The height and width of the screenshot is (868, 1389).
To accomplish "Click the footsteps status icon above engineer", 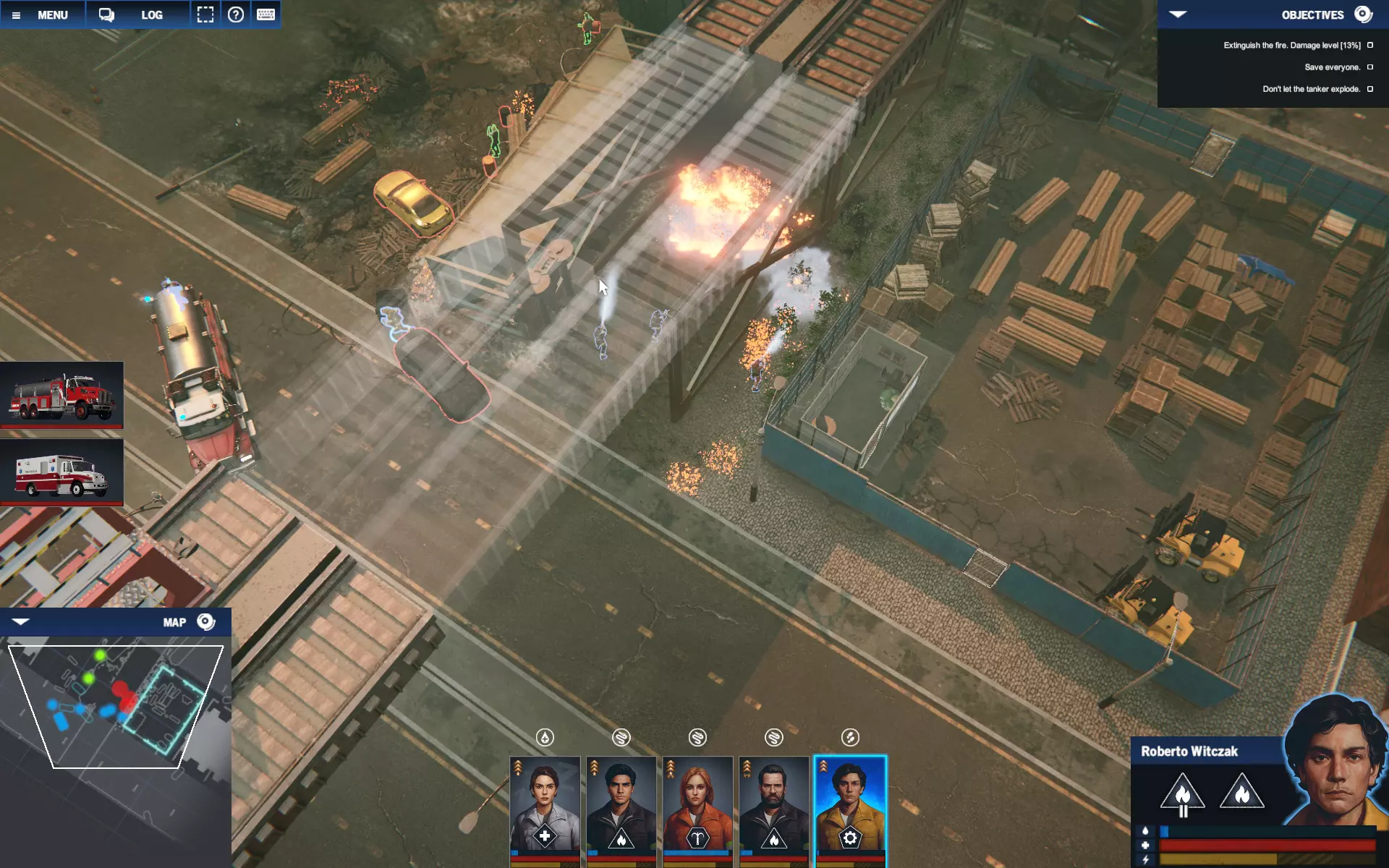I will (x=850, y=737).
